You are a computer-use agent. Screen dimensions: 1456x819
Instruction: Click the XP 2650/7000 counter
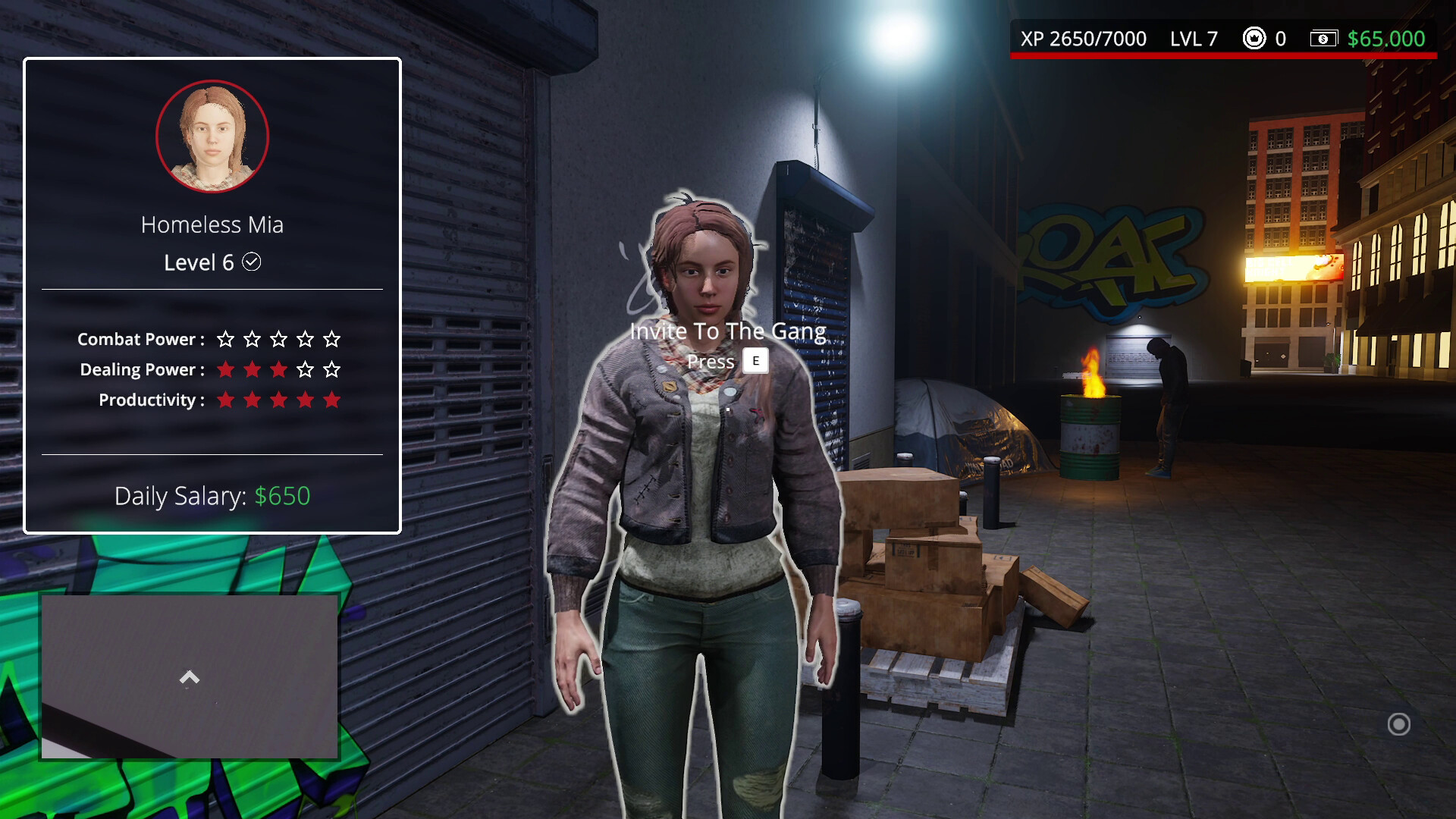point(1086,37)
